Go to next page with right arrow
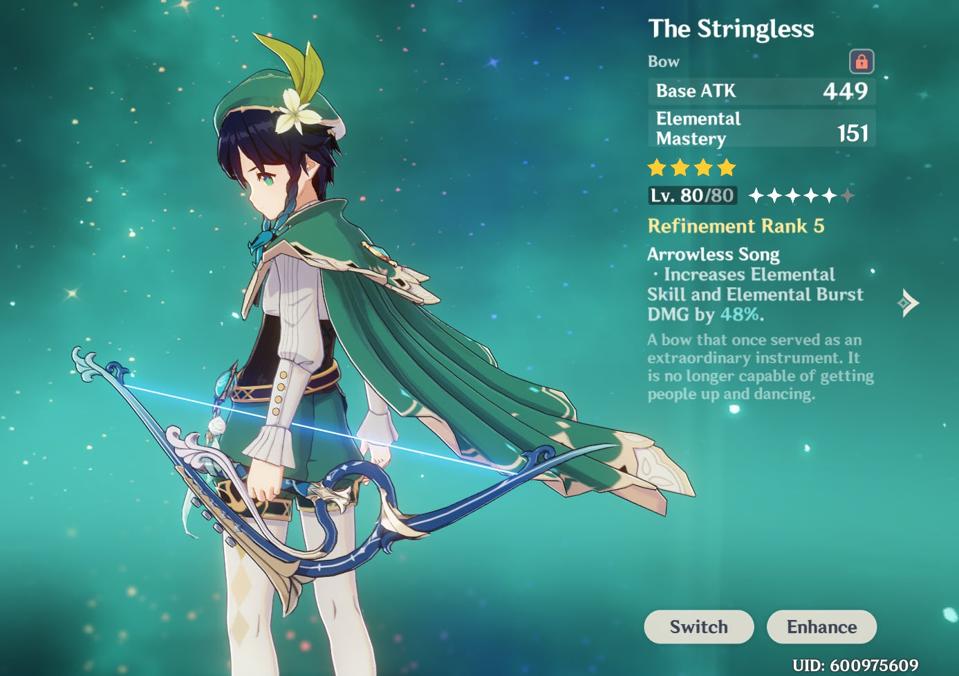The image size is (959, 676). (x=908, y=302)
